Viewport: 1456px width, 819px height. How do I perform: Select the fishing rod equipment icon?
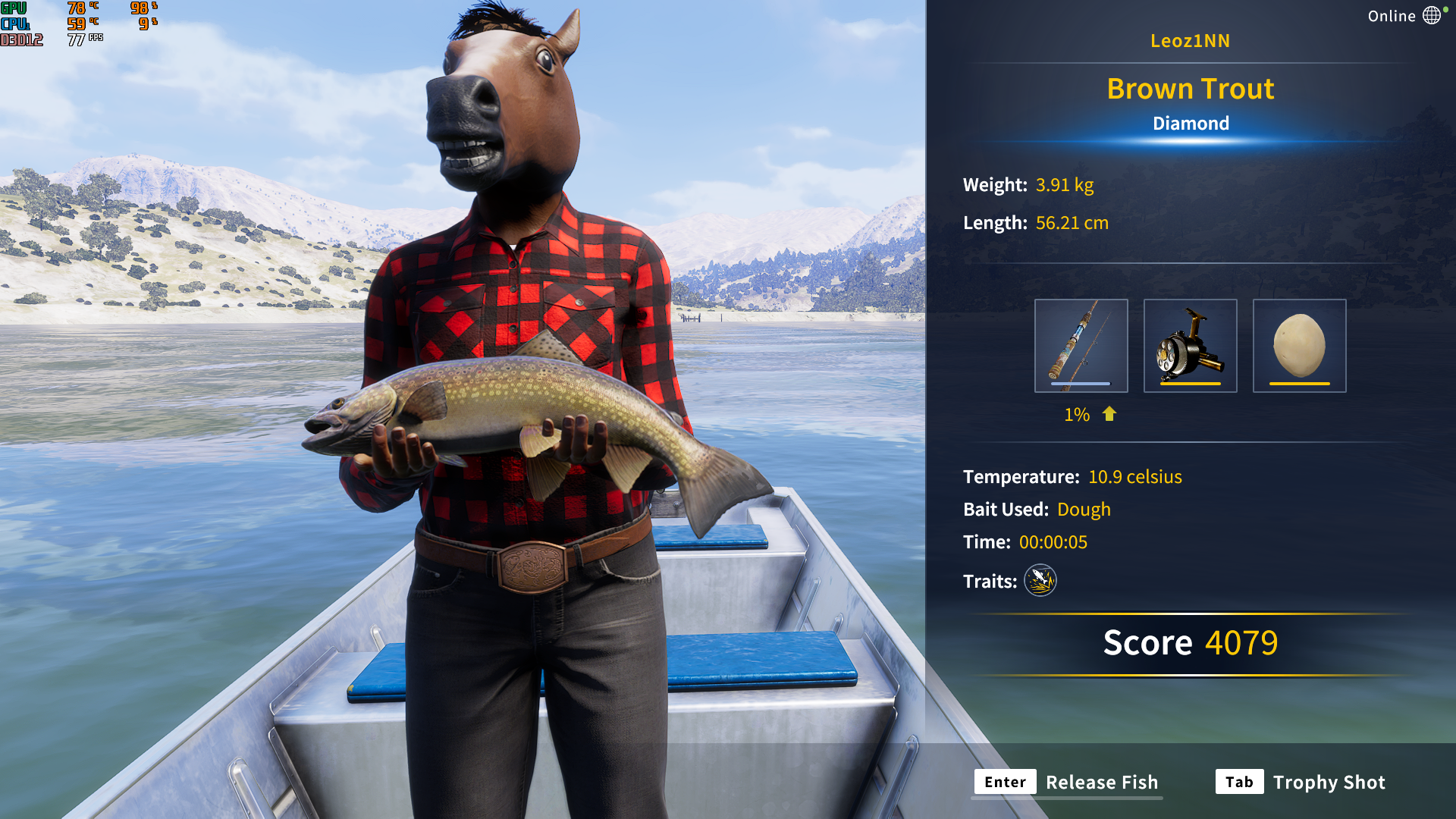1081,345
